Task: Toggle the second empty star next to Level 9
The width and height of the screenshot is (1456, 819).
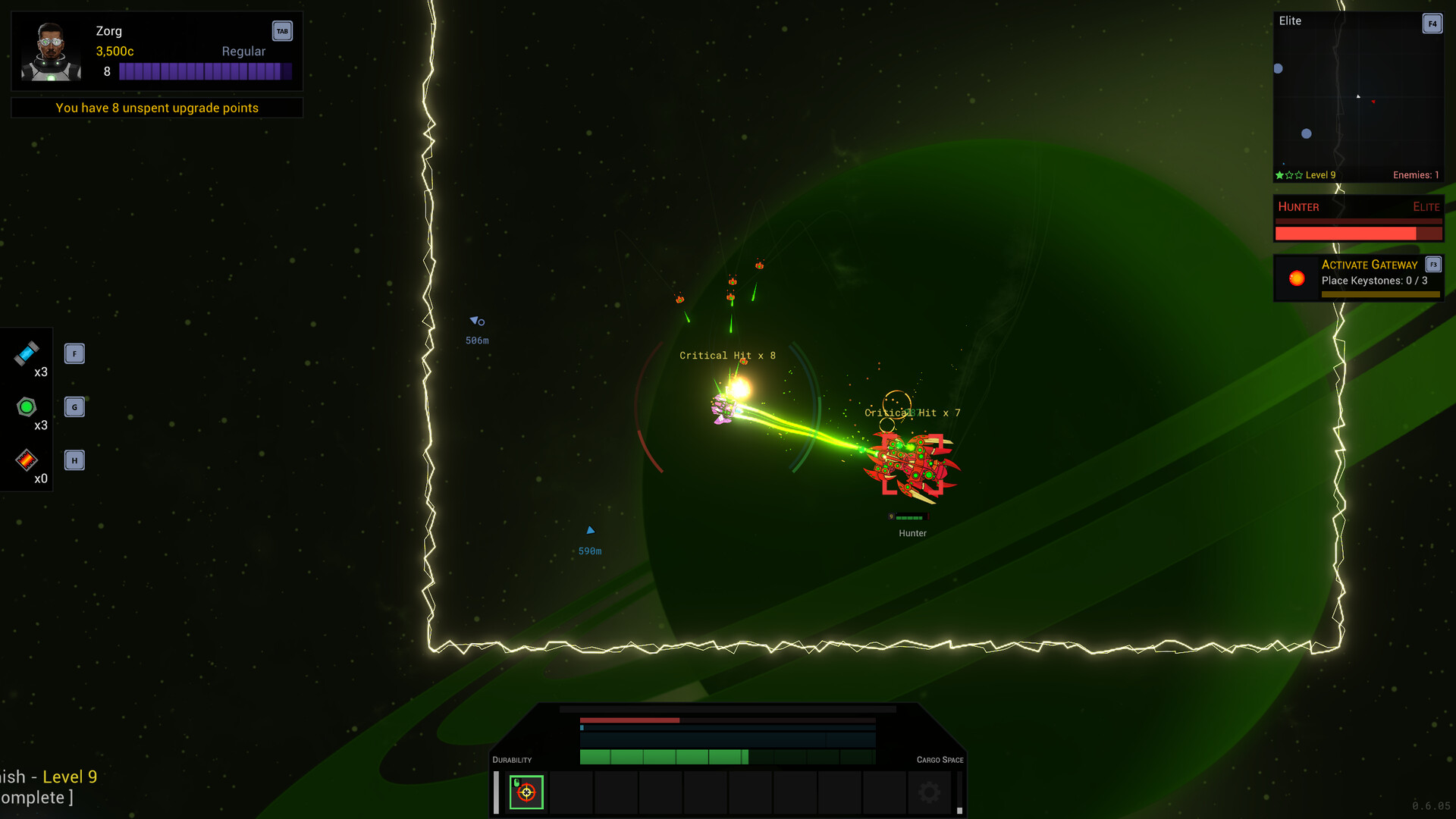Action: click(x=1290, y=174)
